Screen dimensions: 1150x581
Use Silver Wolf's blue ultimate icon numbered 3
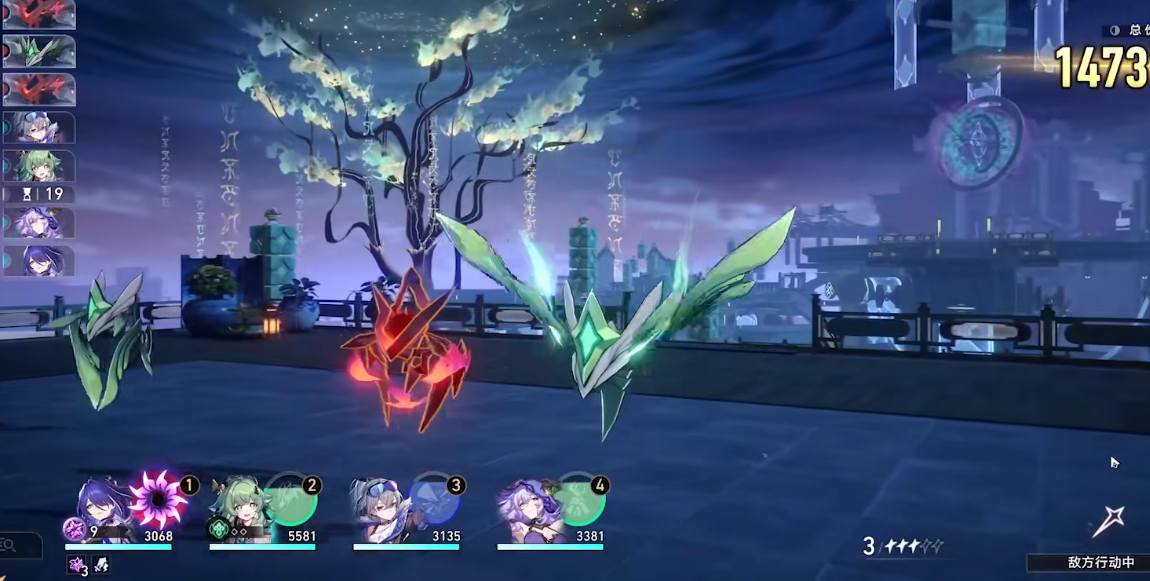(x=435, y=501)
